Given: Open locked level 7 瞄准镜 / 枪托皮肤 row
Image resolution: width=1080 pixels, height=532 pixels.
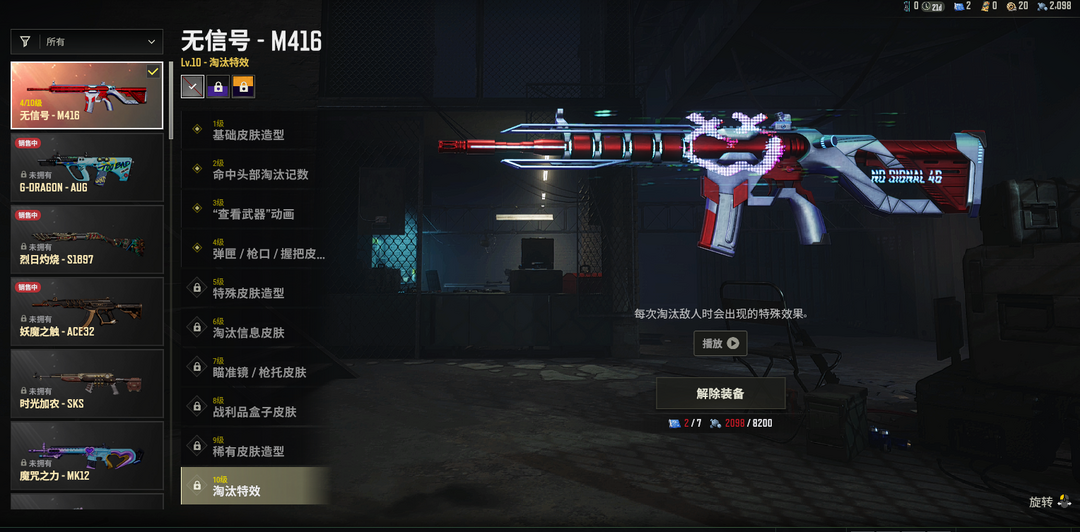Looking at the screenshot, I should coord(255,368).
